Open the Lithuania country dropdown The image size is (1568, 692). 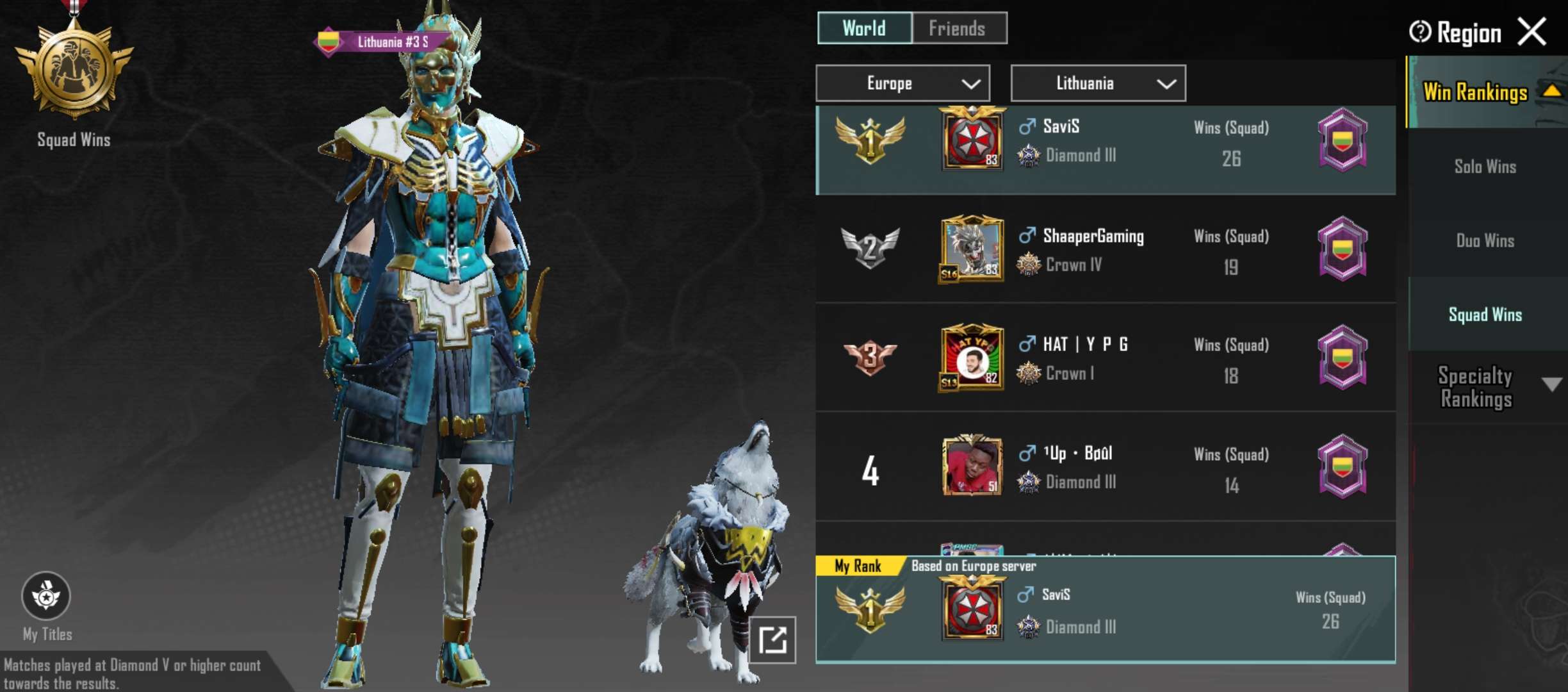point(1098,83)
